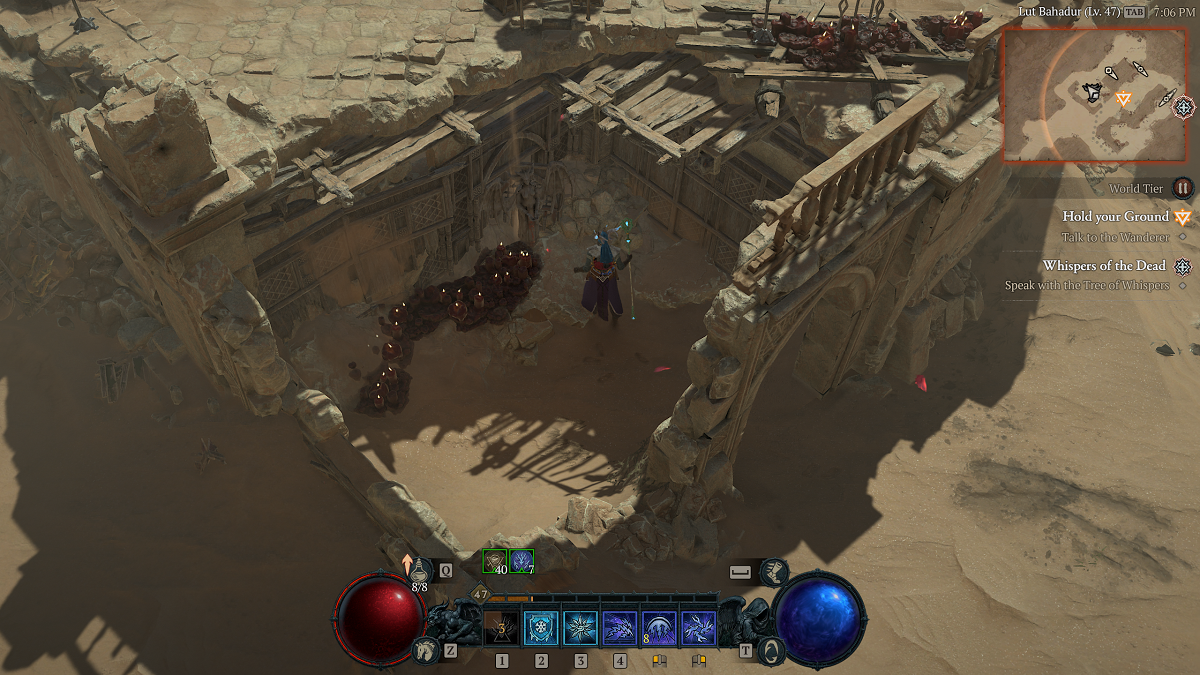Cast the last lightning skill on the bar
Image resolution: width=1200 pixels, height=675 pixels.
(x=698, y=628)
